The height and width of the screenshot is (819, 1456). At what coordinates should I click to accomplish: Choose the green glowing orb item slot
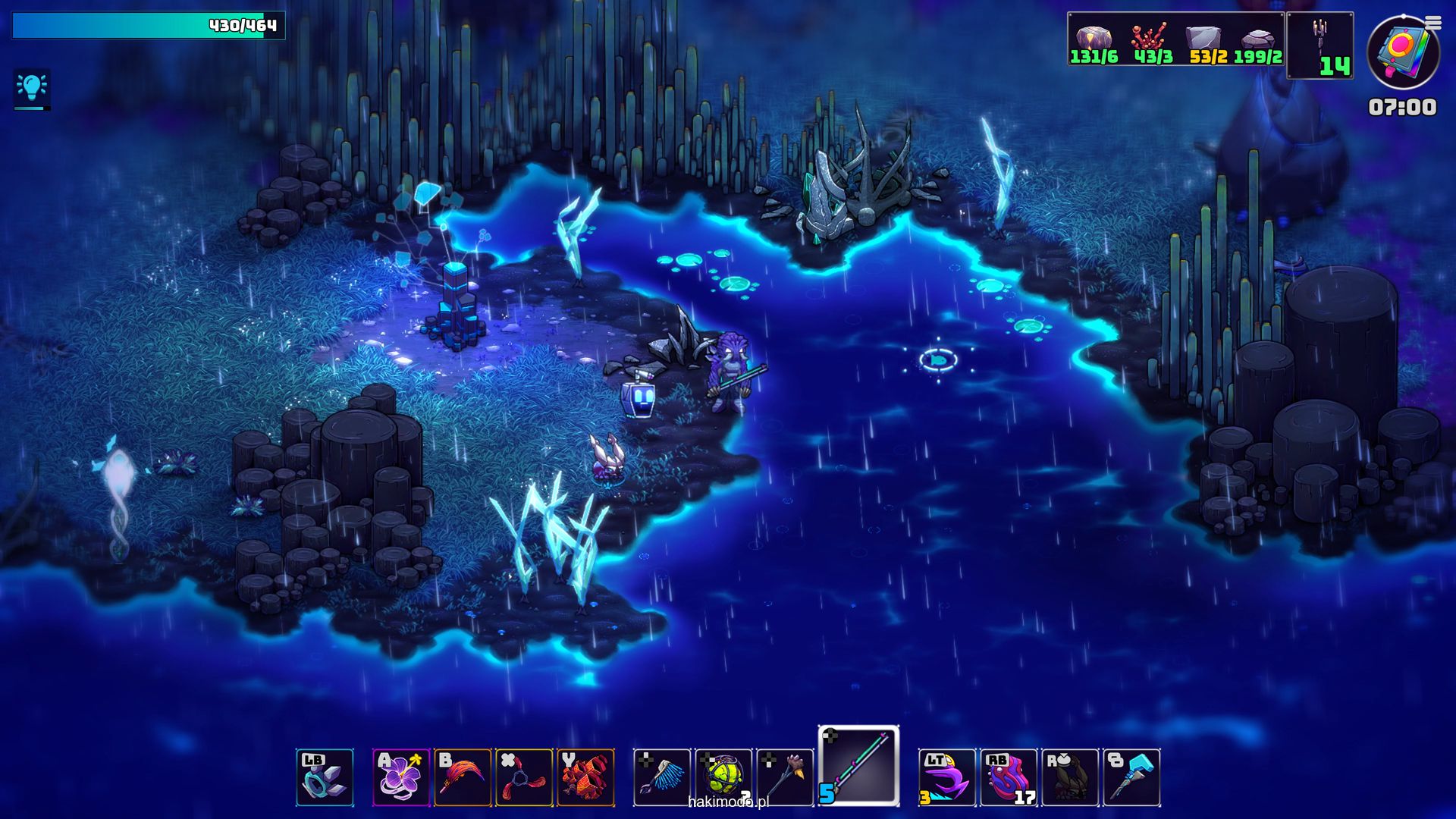pos(723,777)
